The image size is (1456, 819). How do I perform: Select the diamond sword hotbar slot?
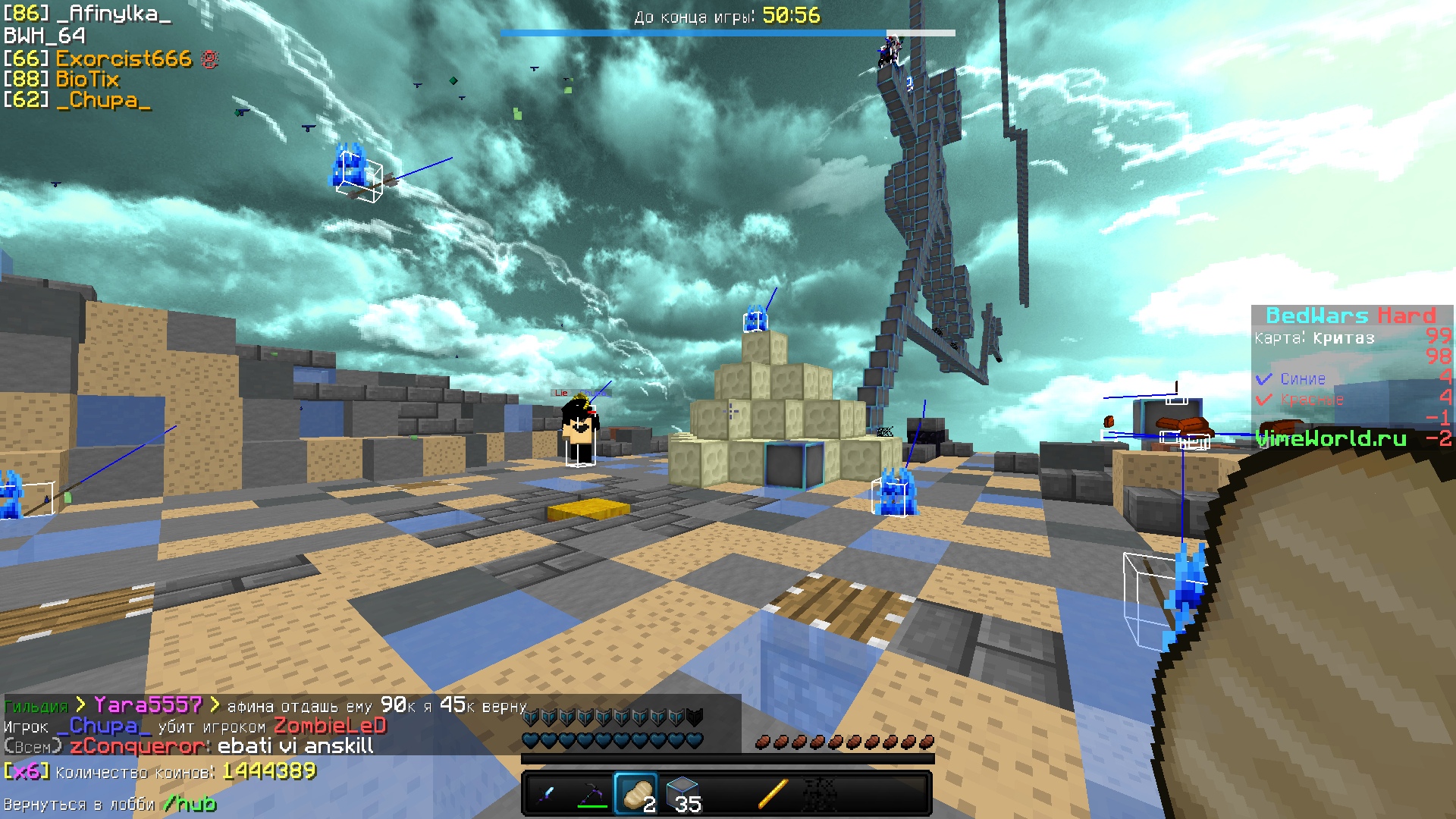click(x=546, y=794)
